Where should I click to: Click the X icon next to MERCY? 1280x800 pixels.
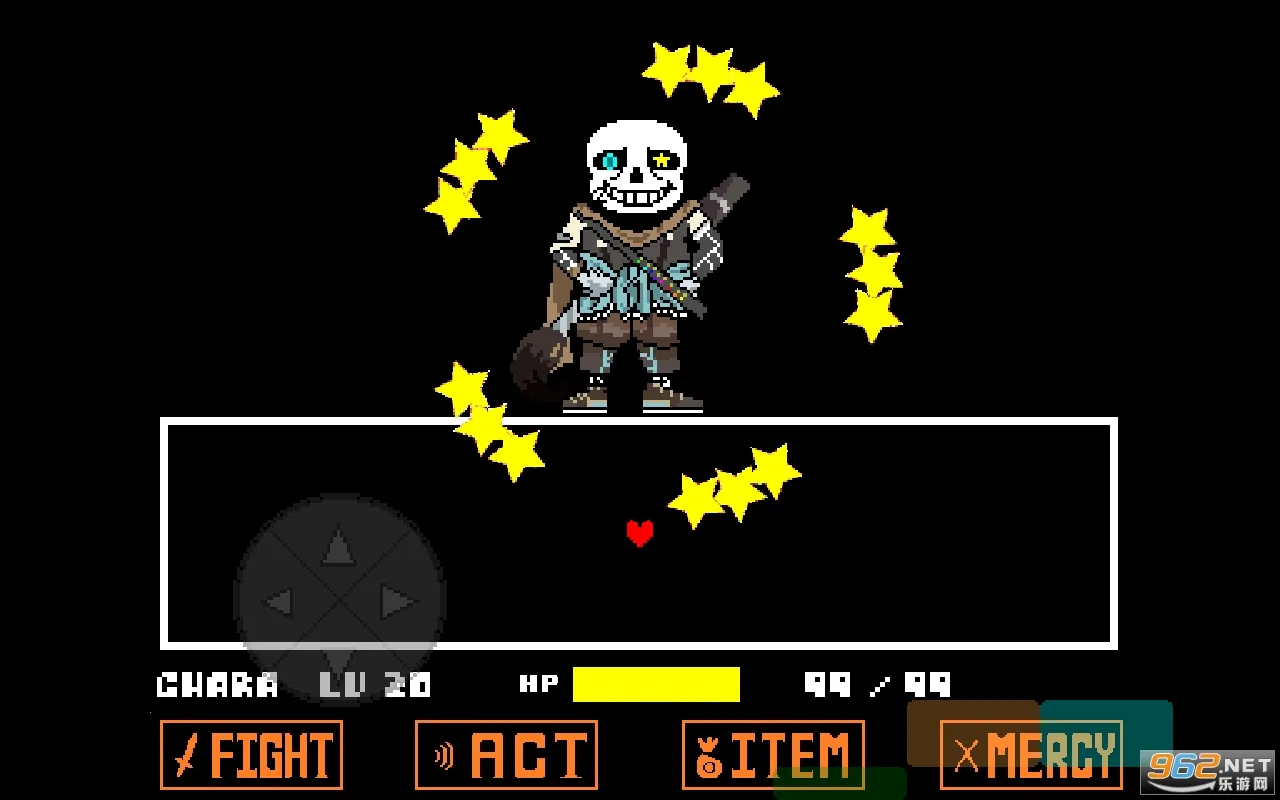click(964, 757)
